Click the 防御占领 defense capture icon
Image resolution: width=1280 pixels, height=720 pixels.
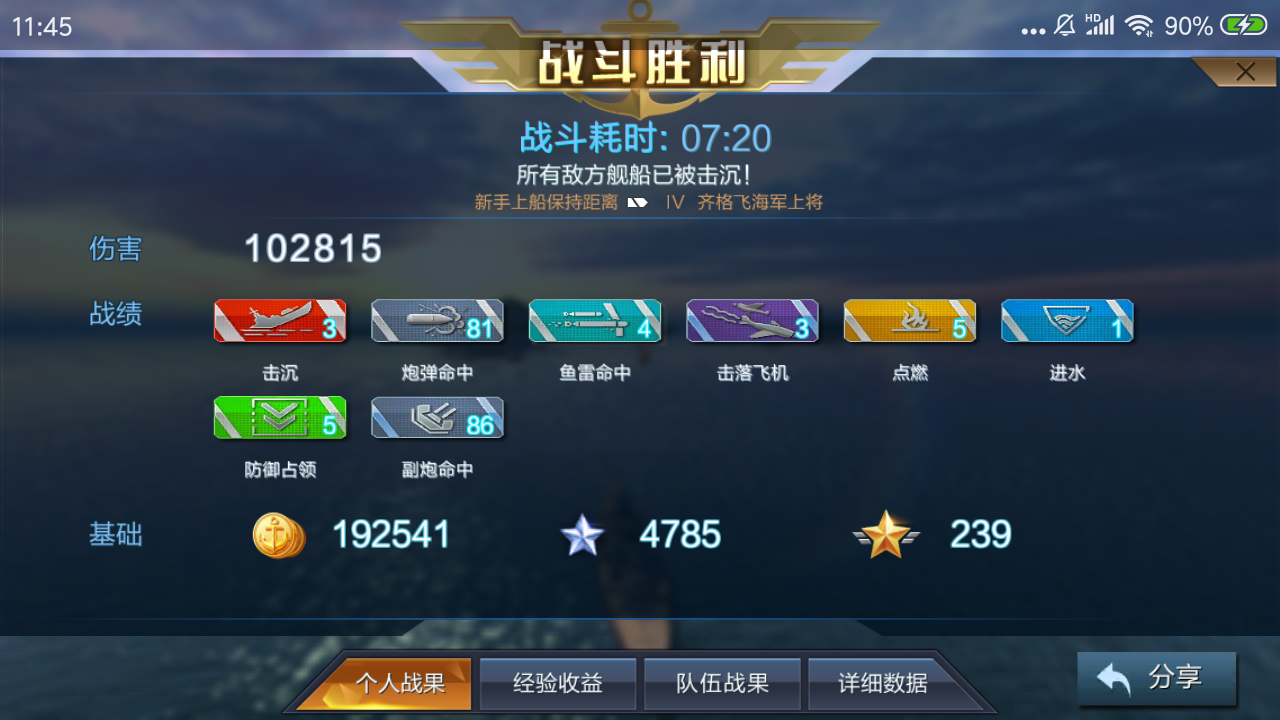280,417
